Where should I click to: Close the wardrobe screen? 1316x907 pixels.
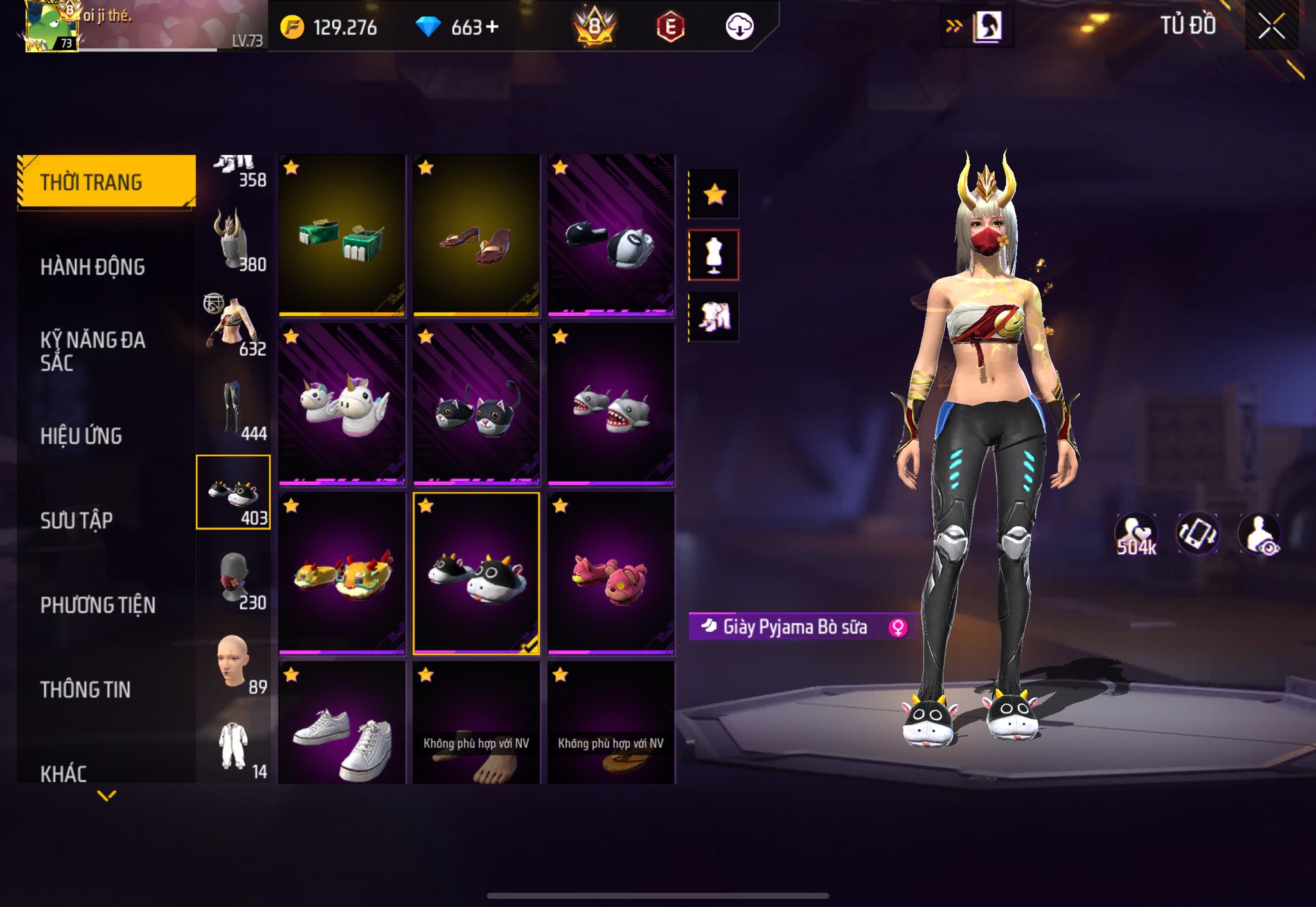[1271, 27]
